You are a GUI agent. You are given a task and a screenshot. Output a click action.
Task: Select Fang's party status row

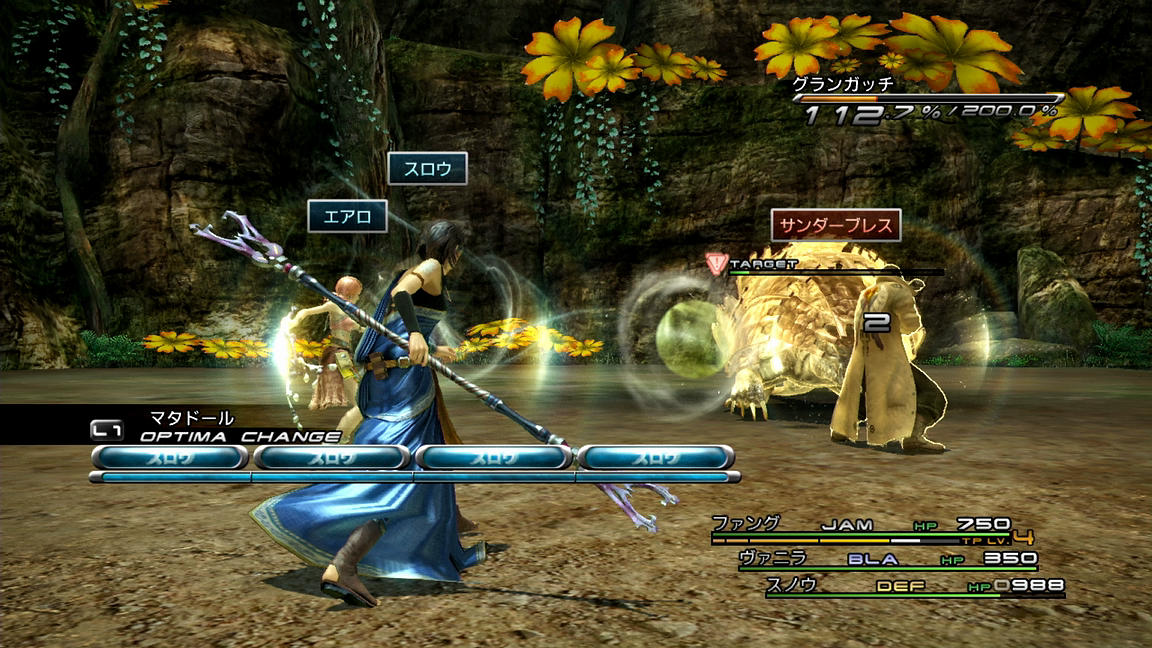coord(860,526)
